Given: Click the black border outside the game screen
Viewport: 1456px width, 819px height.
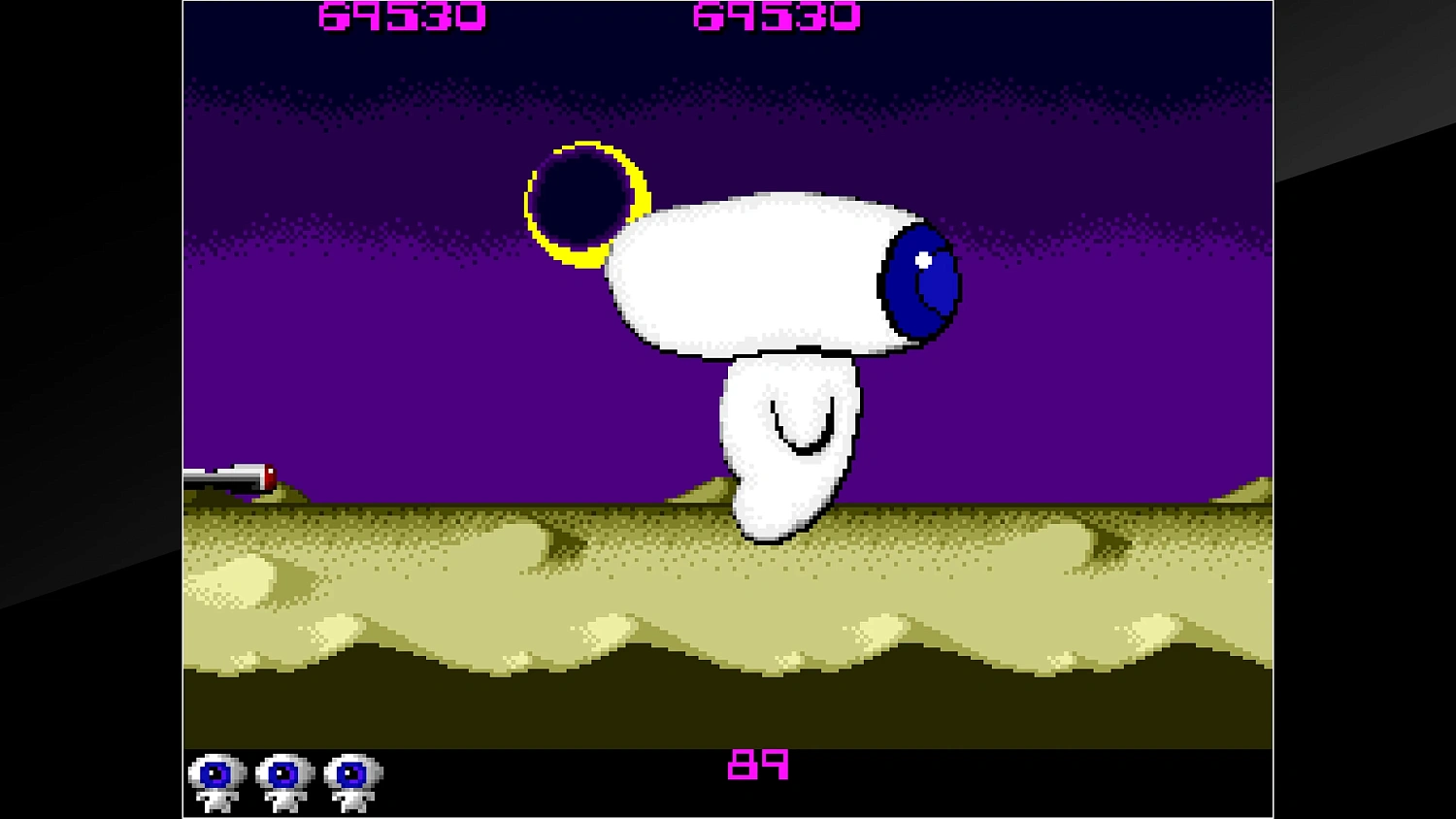Looking at the screenshot, I should pyautogui.click(x=87, y=408).
